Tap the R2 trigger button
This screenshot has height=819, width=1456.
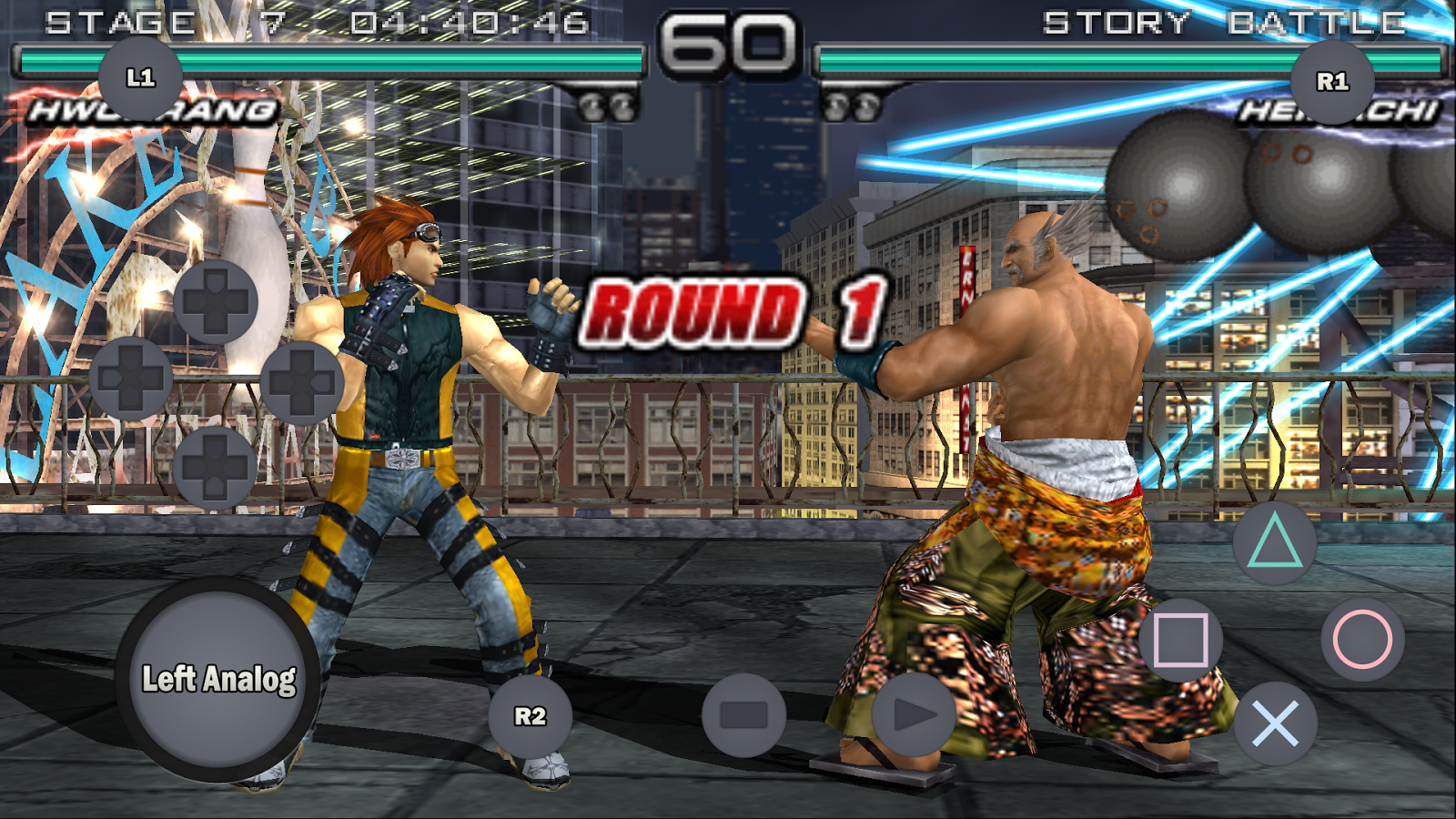click(x=531, y=716)
